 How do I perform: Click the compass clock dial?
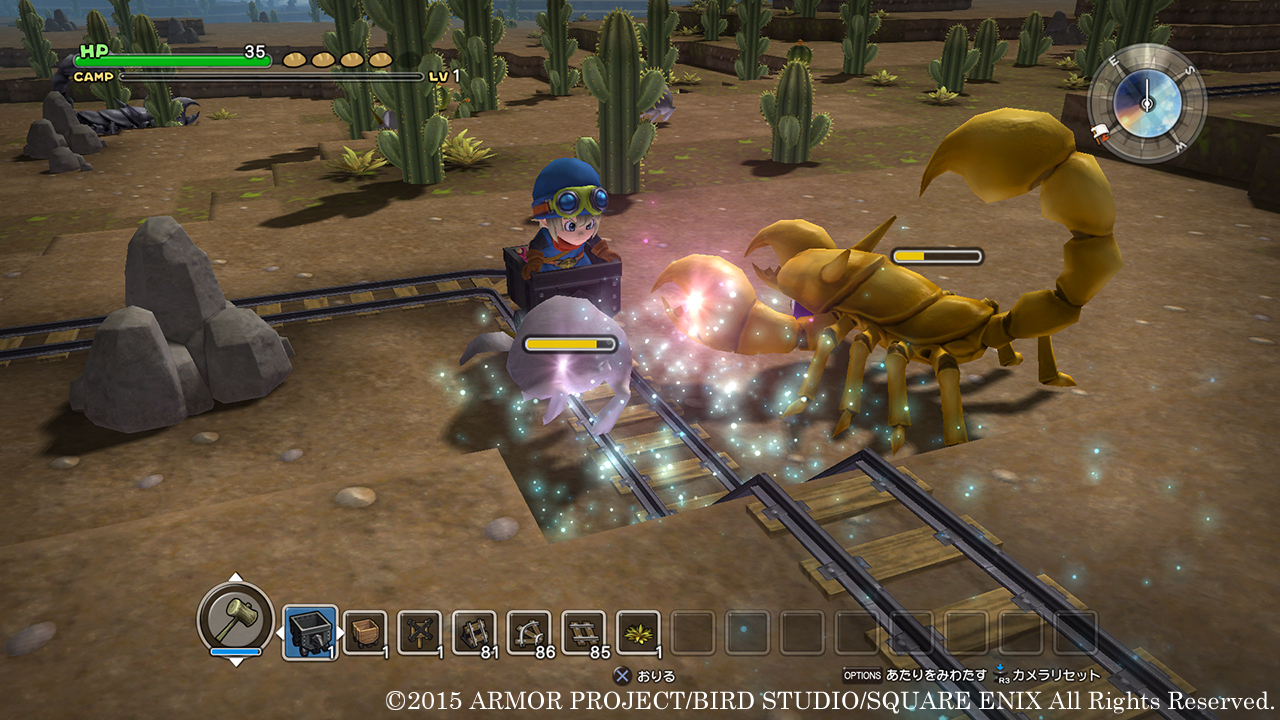1147,103
